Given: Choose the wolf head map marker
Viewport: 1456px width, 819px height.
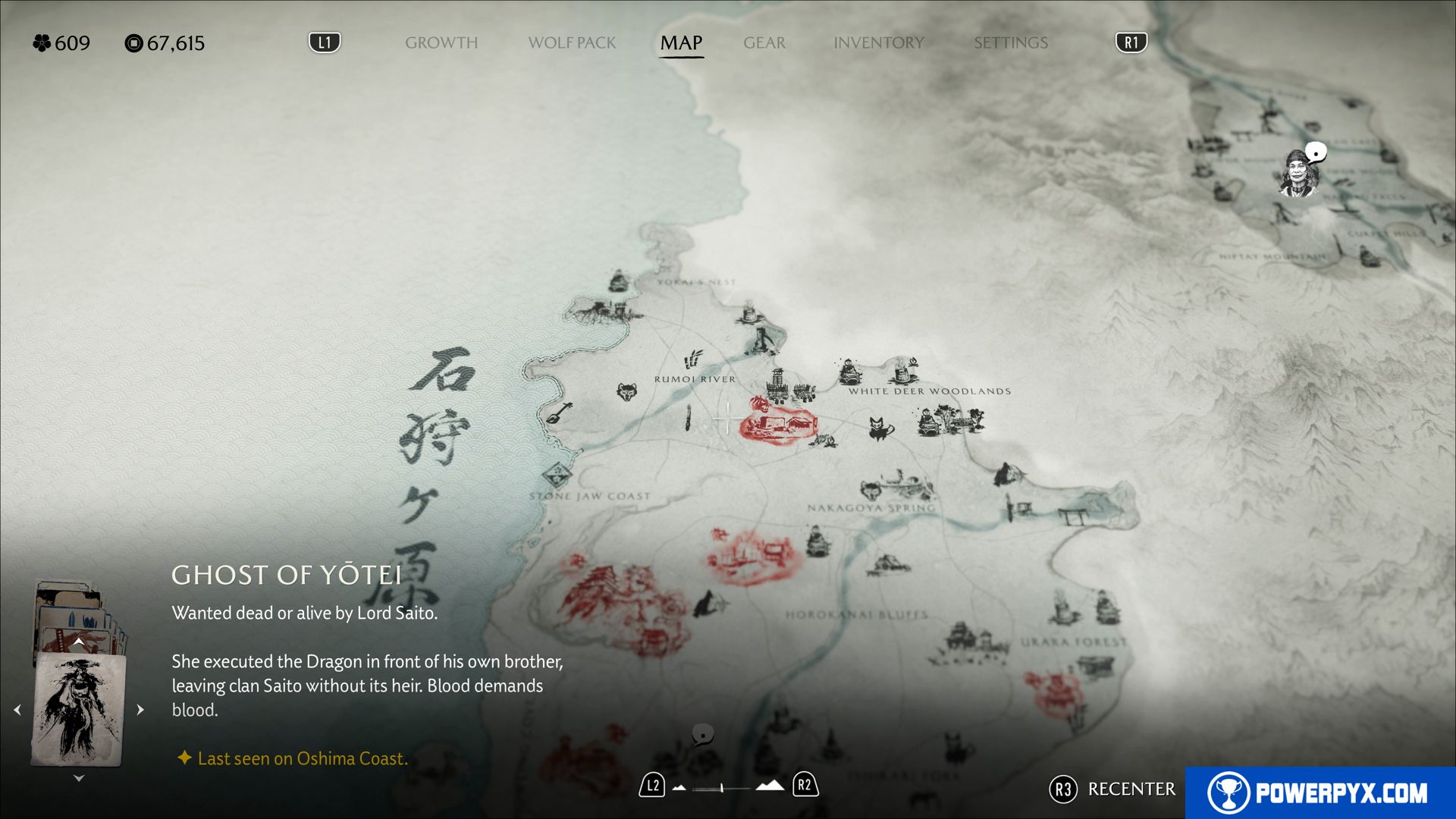Looking at the screenshot, I should pos(626,392).
